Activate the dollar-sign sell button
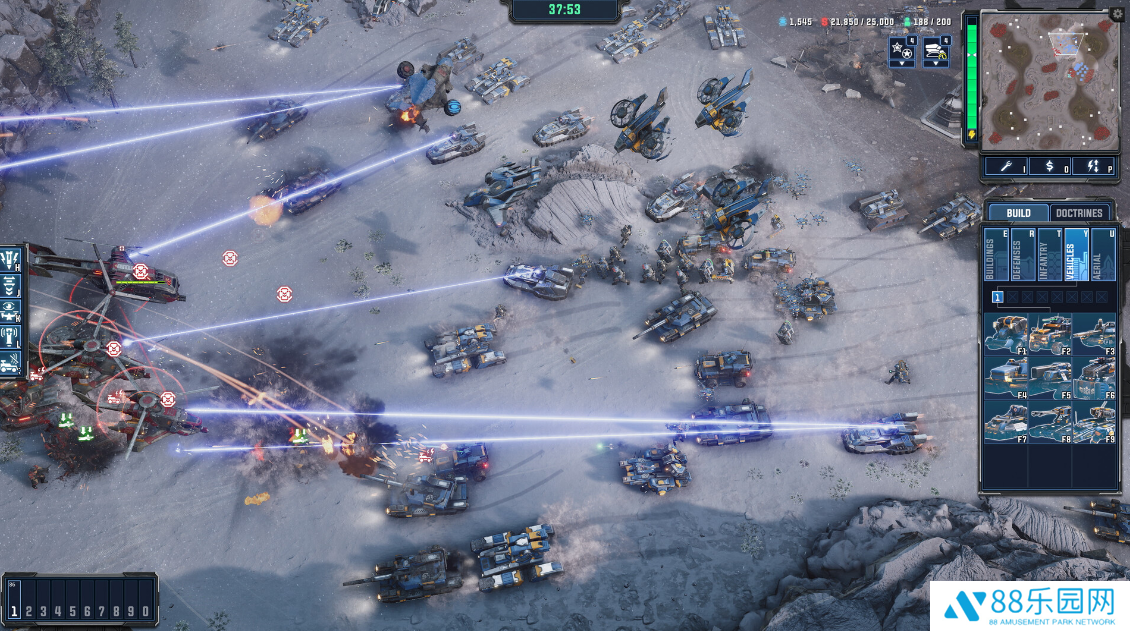 pyautogui.click(x=1049, y=166)
